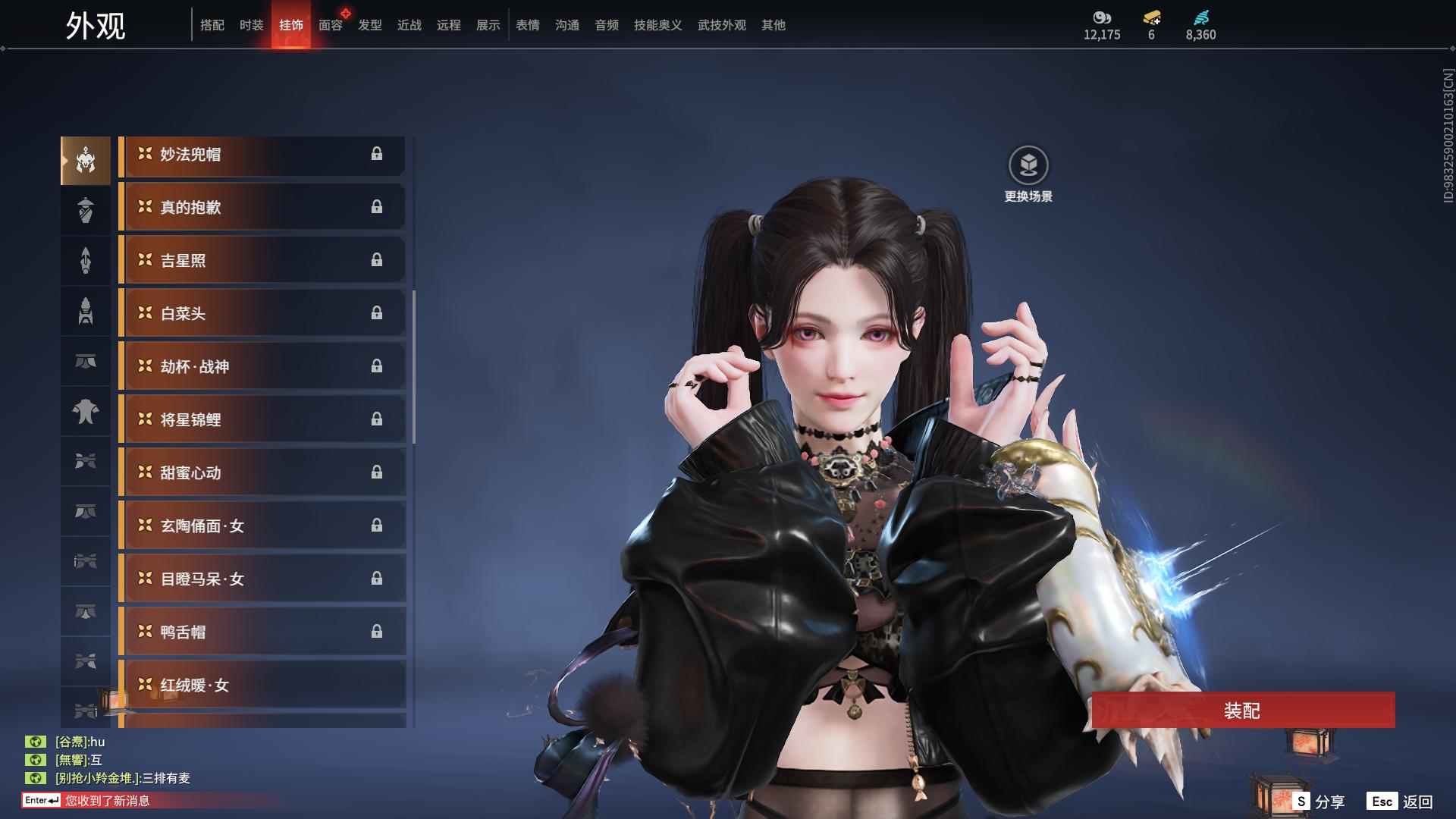1456x819 pixels.
Task: Open the 搭配 tab
Action: pyautogui.click(x=212, y=25)
